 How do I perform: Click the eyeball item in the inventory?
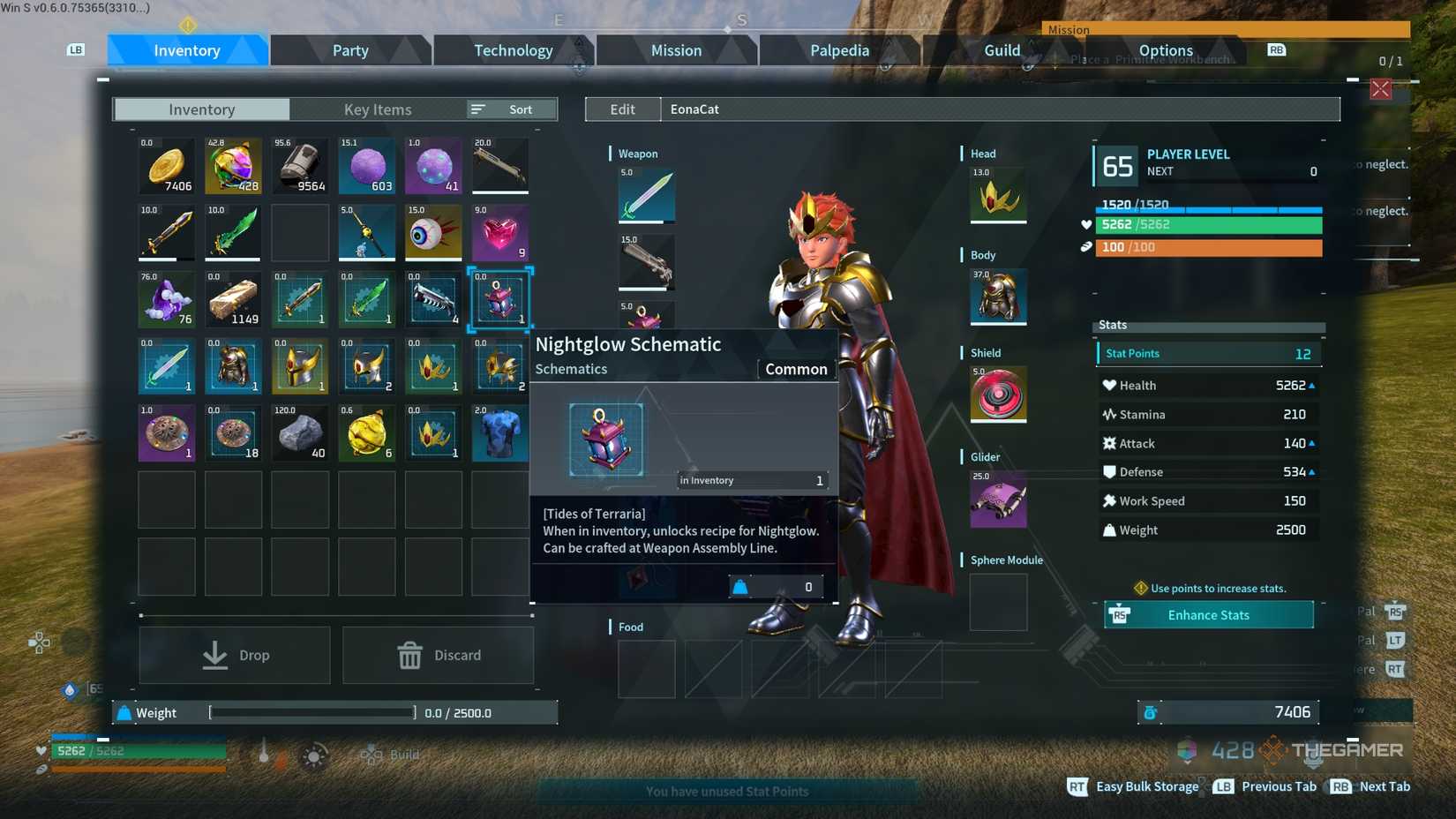(432, 233)
